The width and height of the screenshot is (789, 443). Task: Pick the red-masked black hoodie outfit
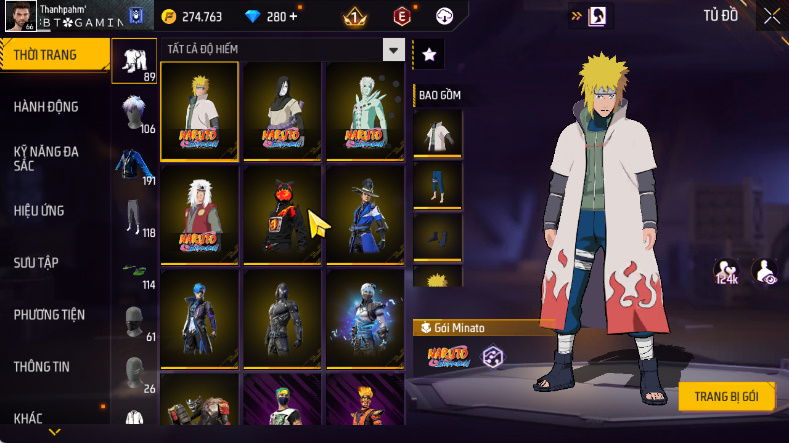[x=282, y=214]
